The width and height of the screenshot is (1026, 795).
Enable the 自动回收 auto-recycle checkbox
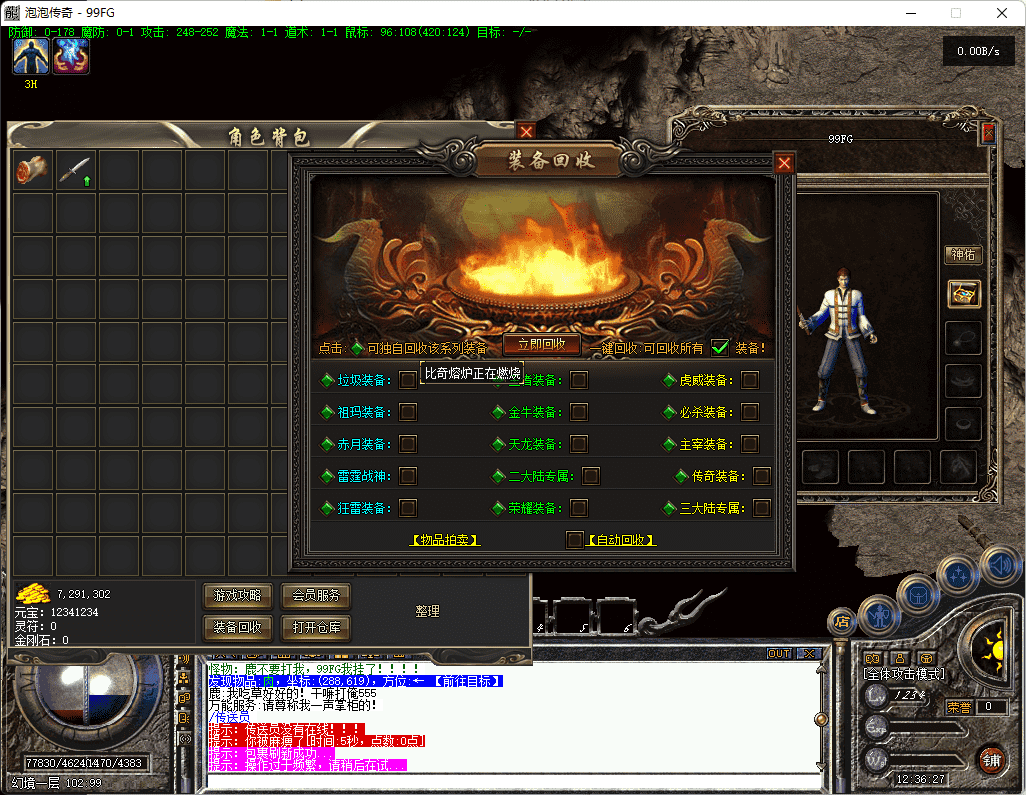574,540
